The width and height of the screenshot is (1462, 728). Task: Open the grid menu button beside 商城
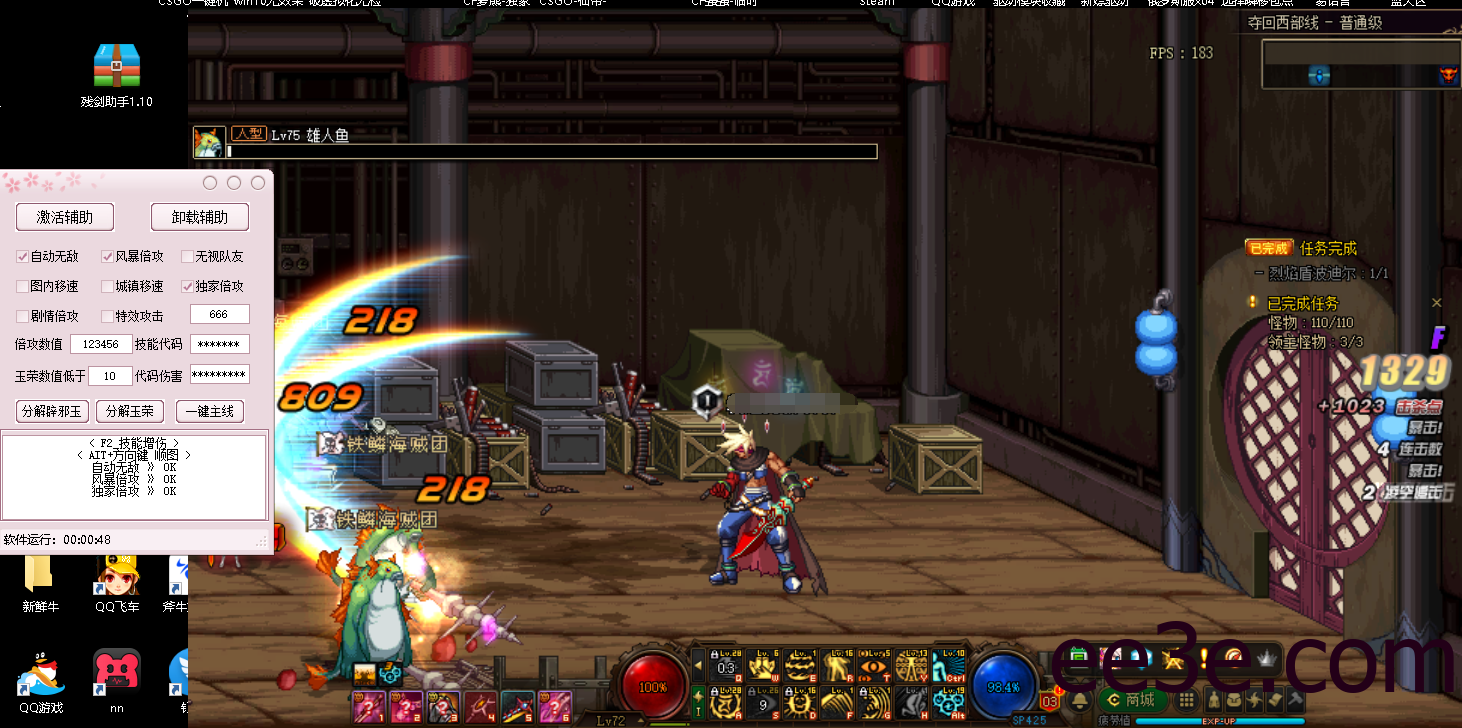point(1187,700)
